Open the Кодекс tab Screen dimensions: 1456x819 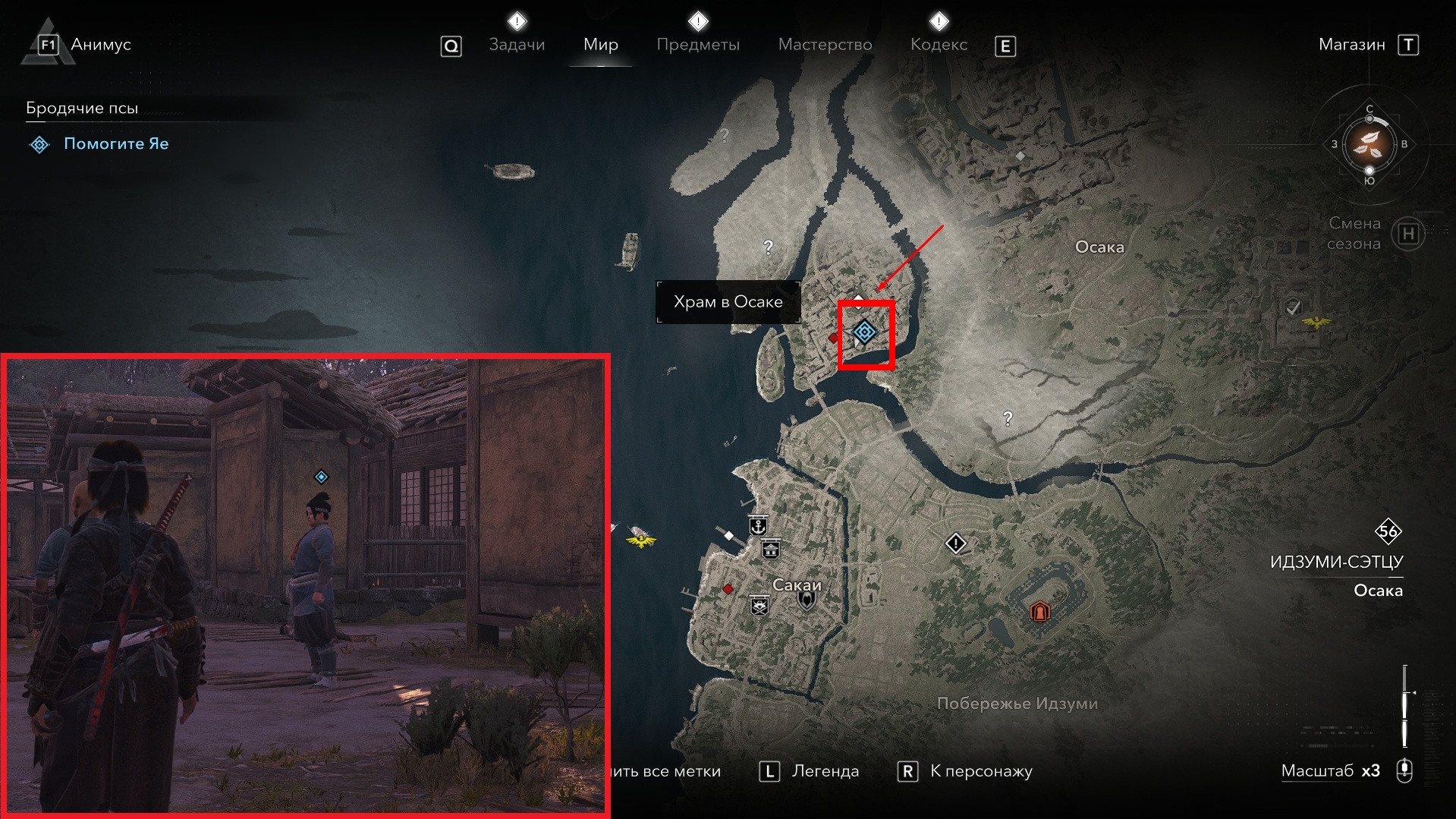(x=939, y=44)
